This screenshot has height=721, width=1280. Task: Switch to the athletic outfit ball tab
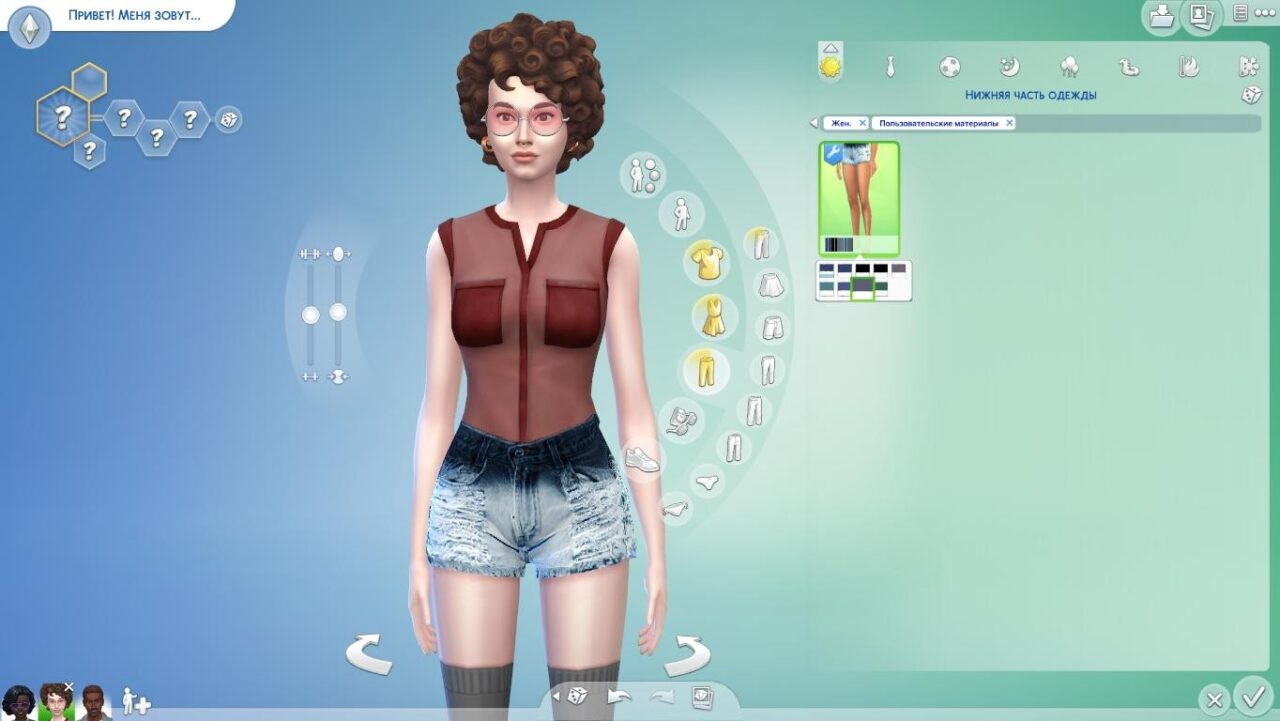[x=949, y=67]
